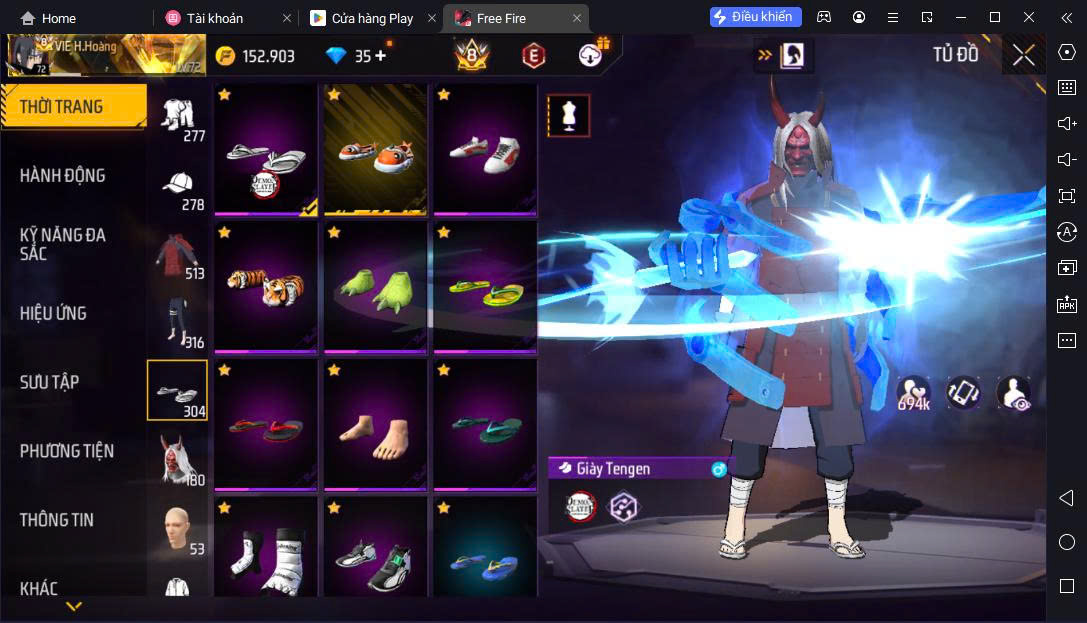Switch to the Cửa hàng Play tab
Image resolution: width=1087 pixels, height=623 pixels.
[370, 18]
